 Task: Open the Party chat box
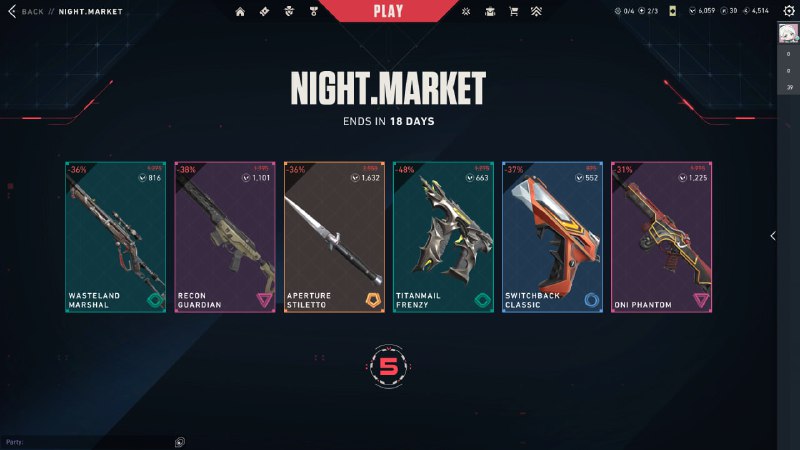pos(90,441)
